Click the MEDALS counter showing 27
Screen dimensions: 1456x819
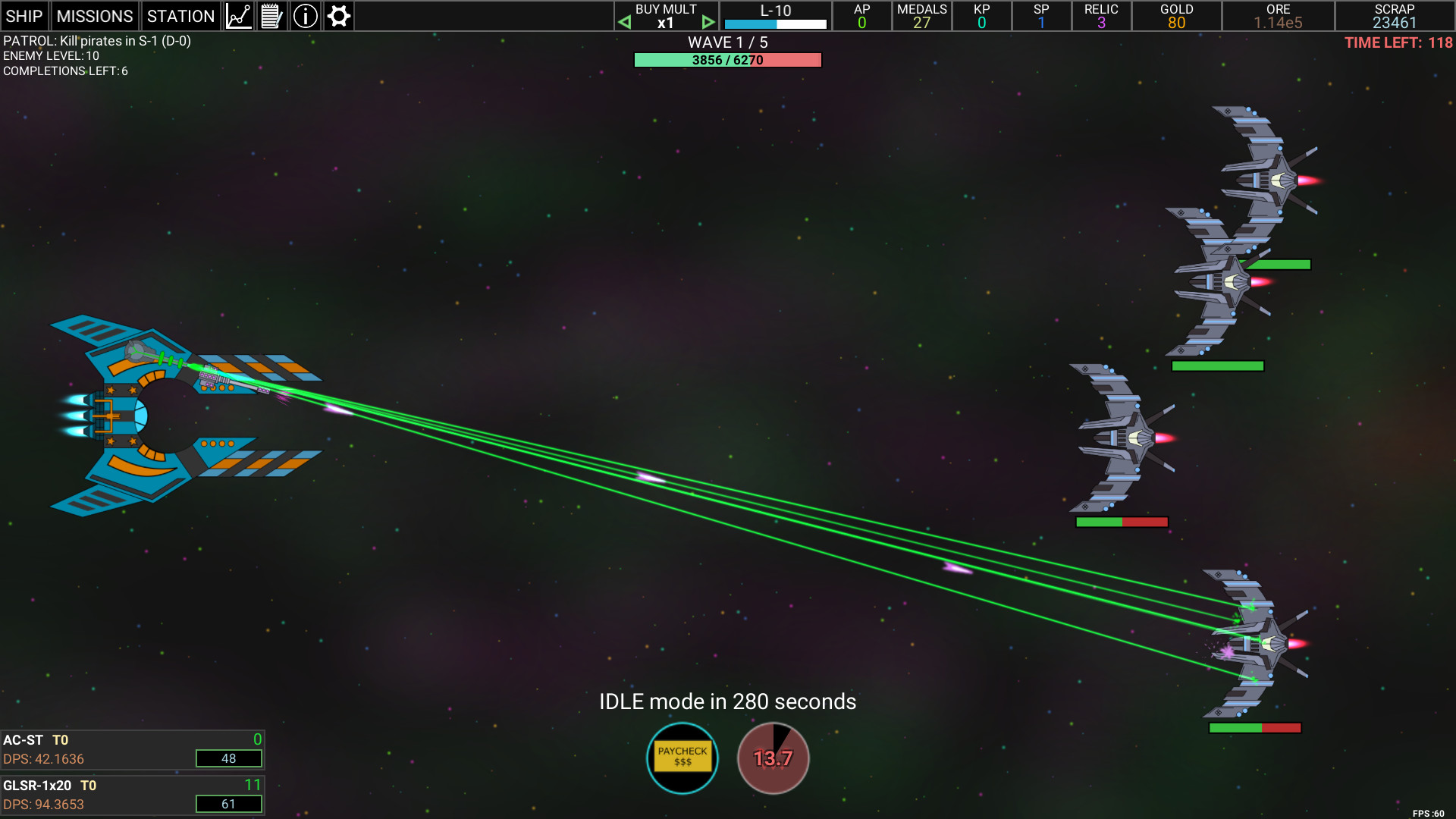click(921, 16)
